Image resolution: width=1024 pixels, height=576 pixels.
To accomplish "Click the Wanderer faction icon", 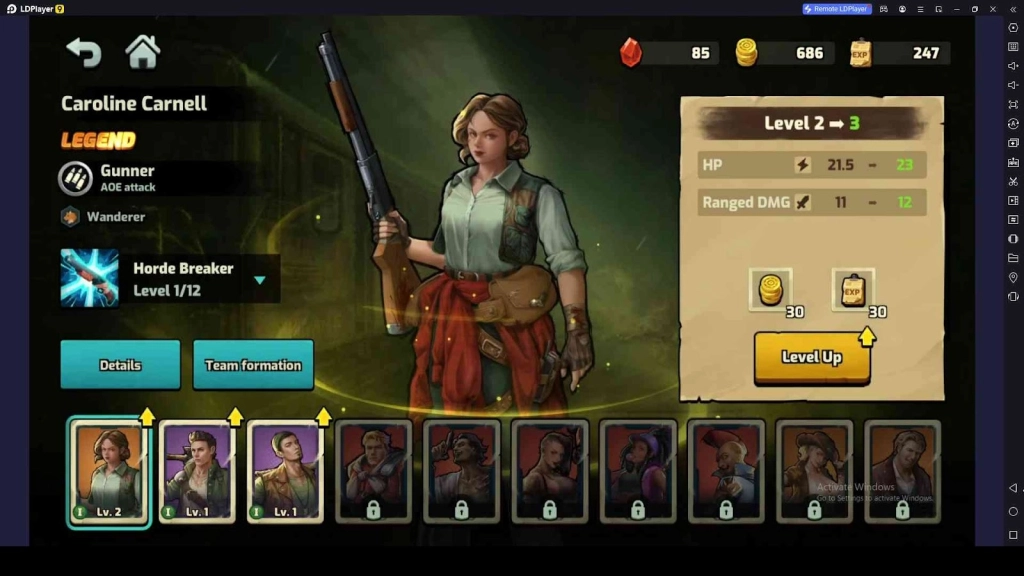I will pos(70,216).
